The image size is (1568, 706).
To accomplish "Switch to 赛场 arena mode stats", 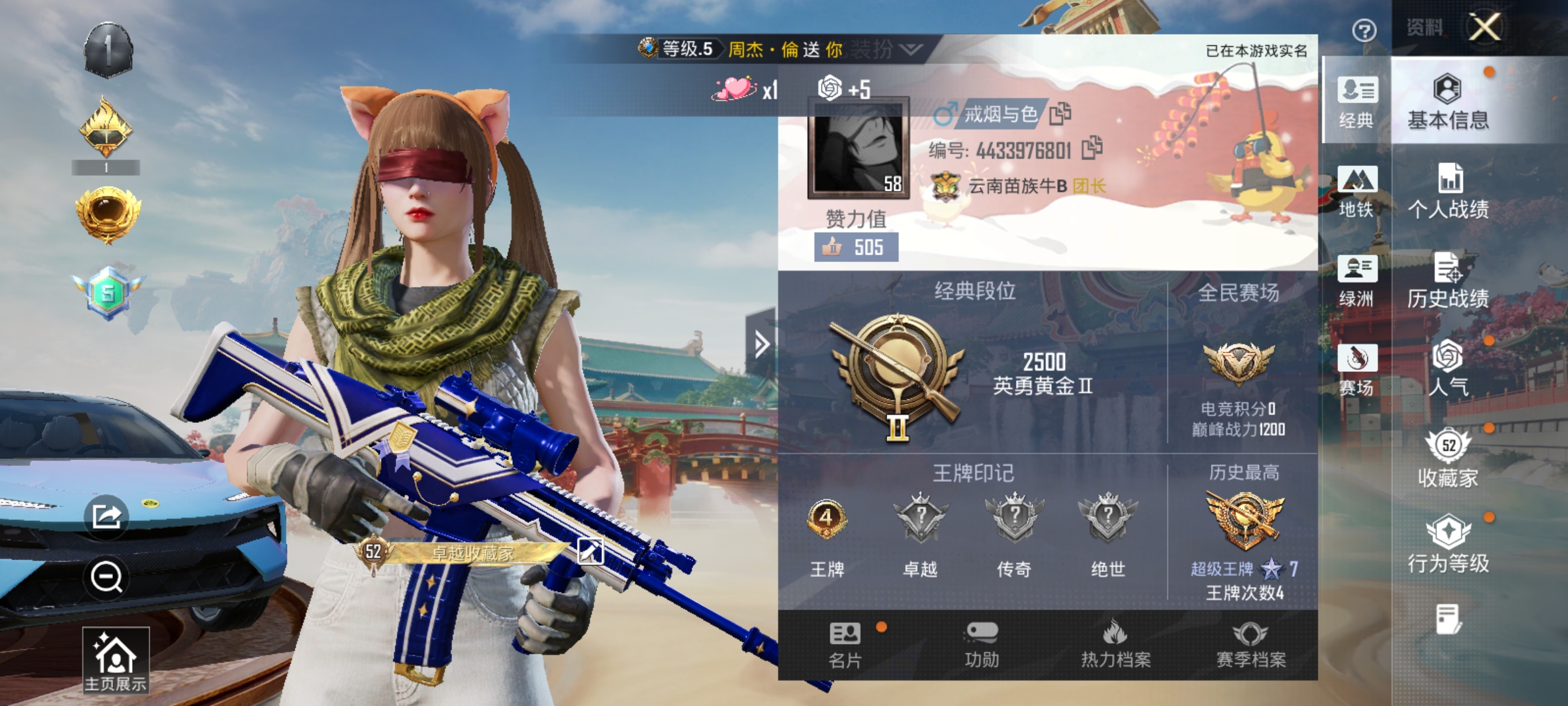I will 1356,366.
